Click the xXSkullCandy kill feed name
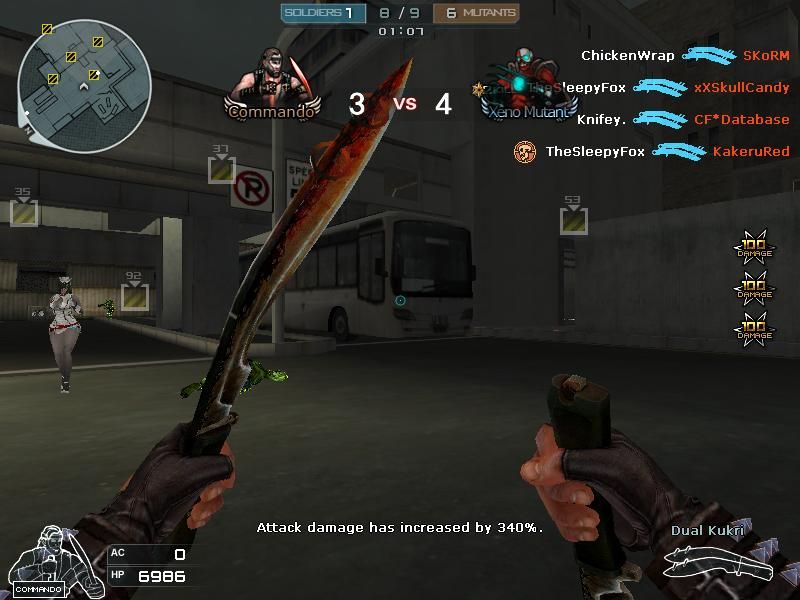Image resolution: width=800 pixels, height=600 pixels. [x=741, y=88]
